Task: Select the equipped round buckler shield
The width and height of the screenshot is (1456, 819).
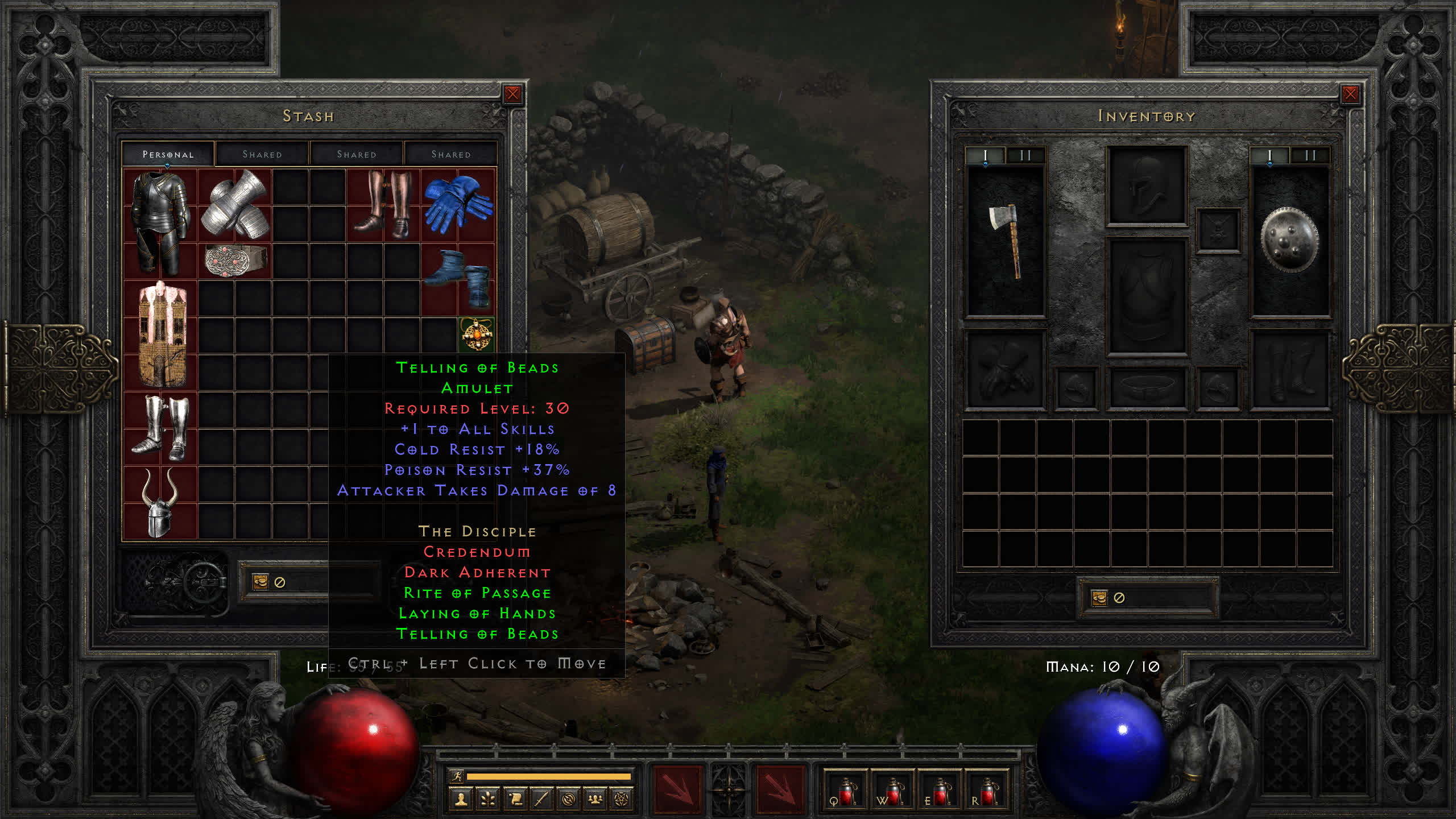Action: tap(1289, 241)
